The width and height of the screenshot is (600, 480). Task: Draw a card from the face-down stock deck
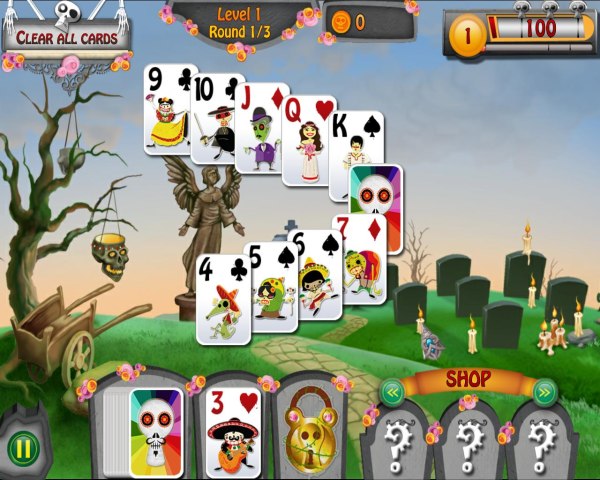[157, 432]
